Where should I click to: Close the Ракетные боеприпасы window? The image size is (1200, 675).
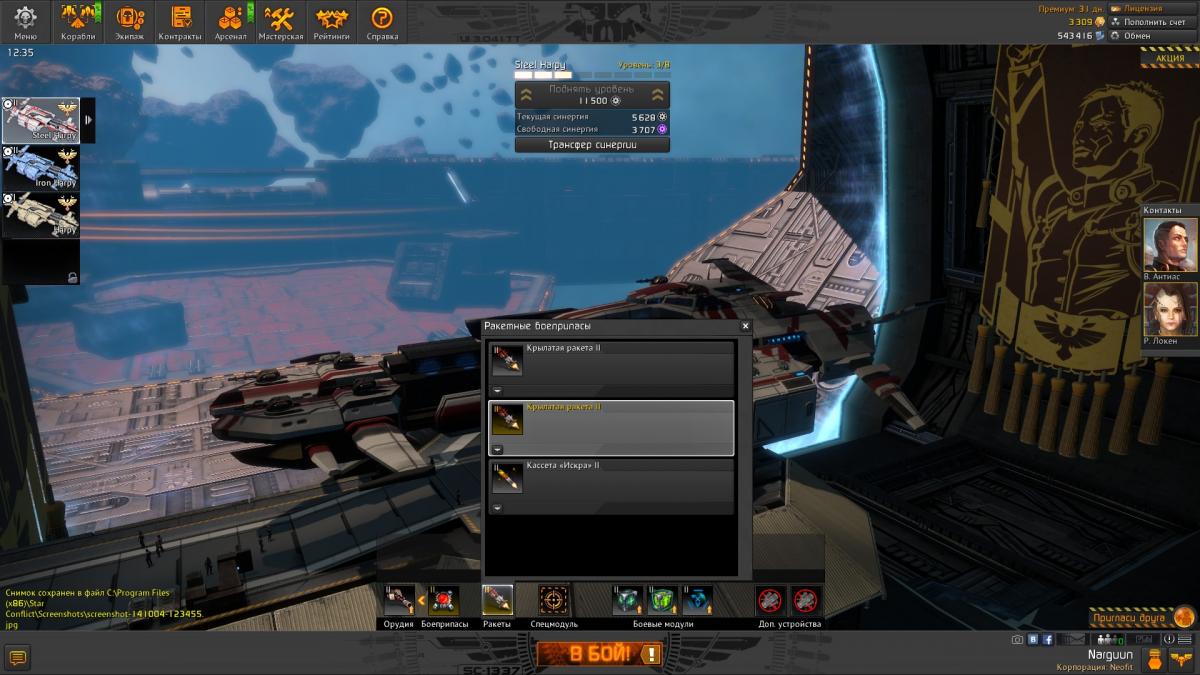coord(745,326)
